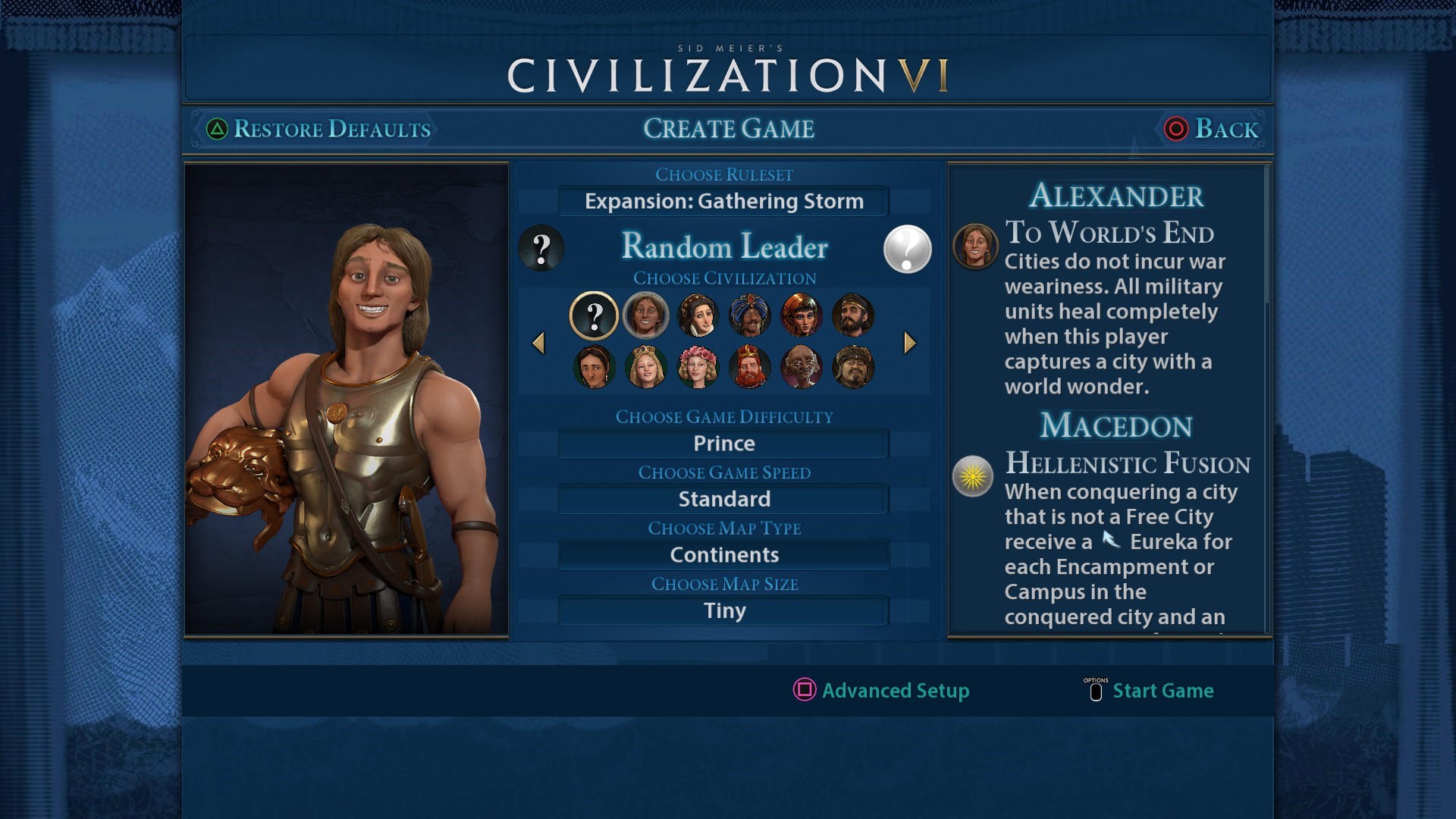This screenshot has height=819, width=1456.
Task: Click the white question mark icon
Action: click(x=907, y=249)
